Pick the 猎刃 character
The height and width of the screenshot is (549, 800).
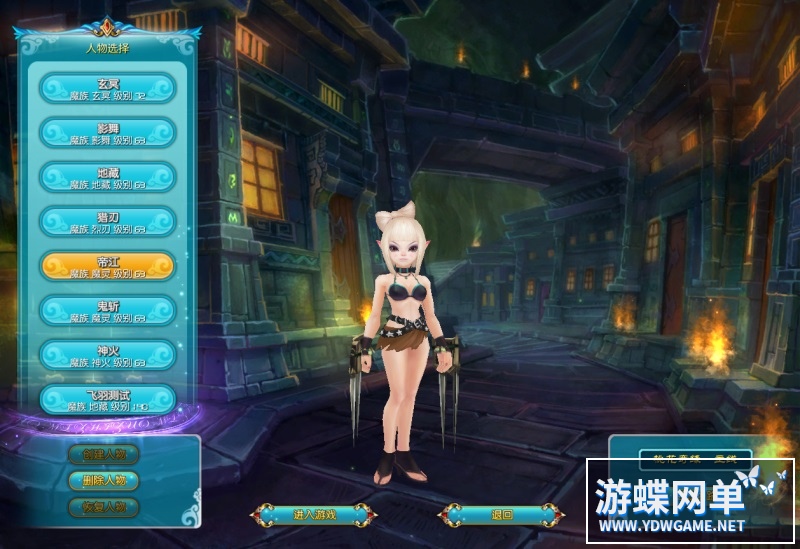pos(108,221)
